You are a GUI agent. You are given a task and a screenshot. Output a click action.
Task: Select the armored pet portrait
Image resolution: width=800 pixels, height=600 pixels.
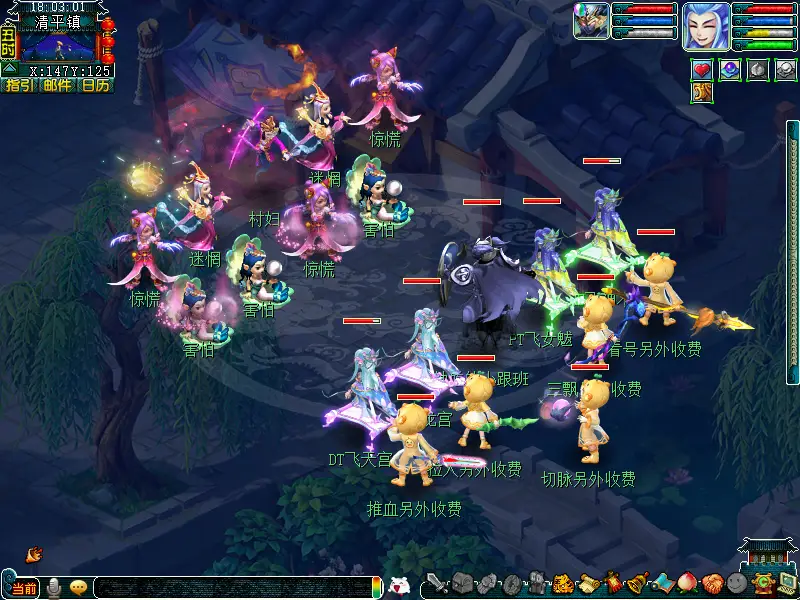pos(591,21)
